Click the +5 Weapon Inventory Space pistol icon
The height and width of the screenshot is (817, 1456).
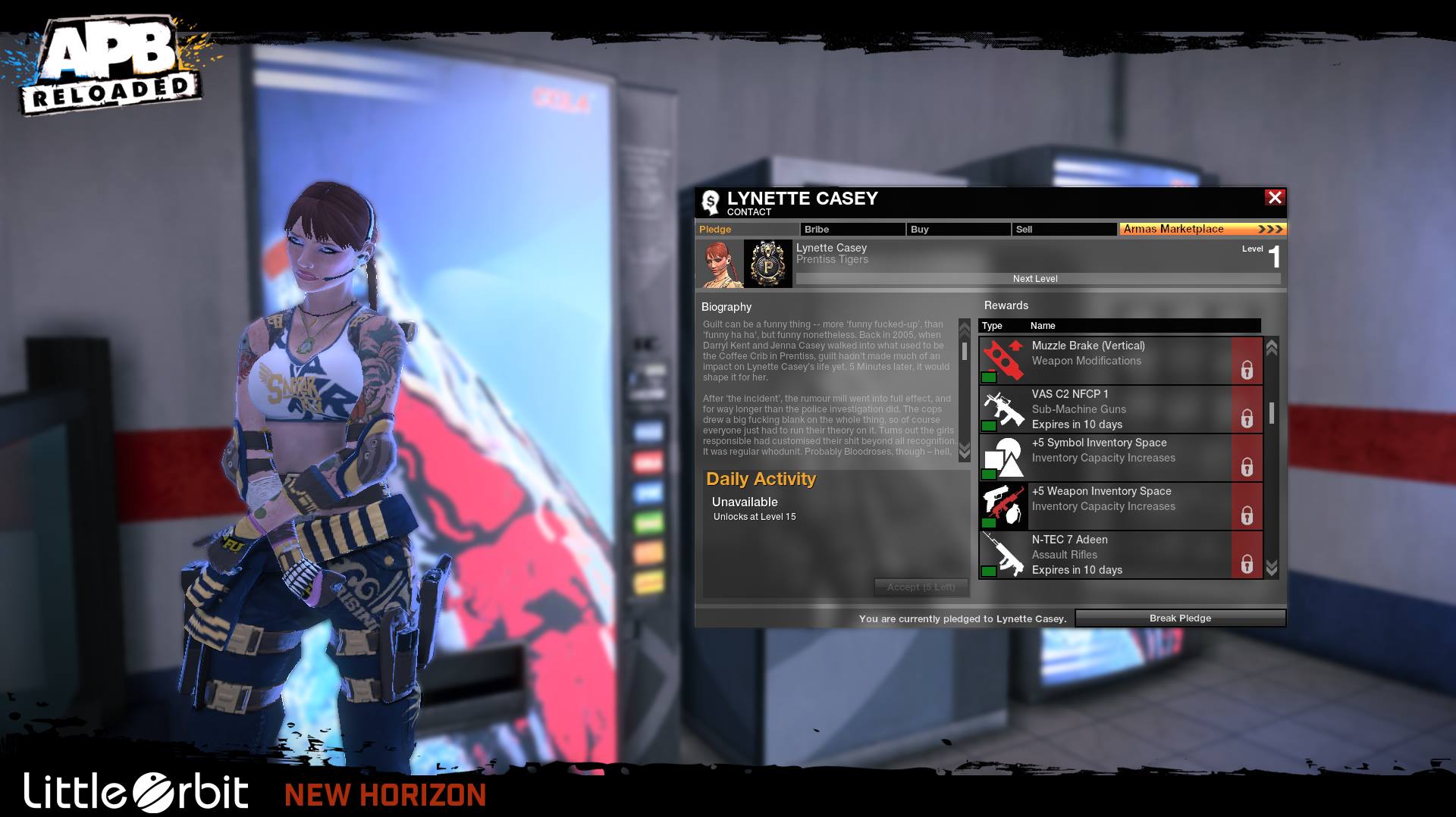point(1003,506)
